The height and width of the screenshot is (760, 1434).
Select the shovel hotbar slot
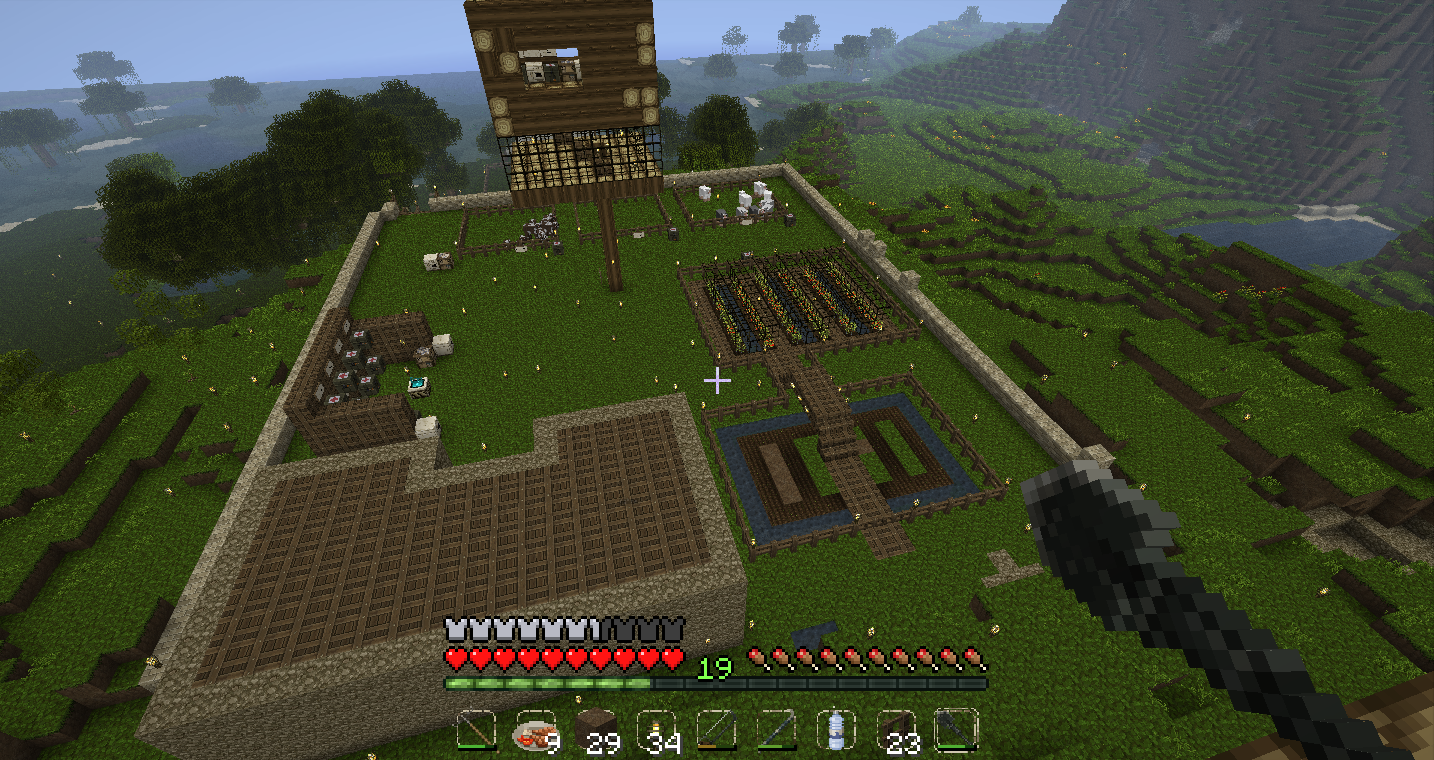956,731
